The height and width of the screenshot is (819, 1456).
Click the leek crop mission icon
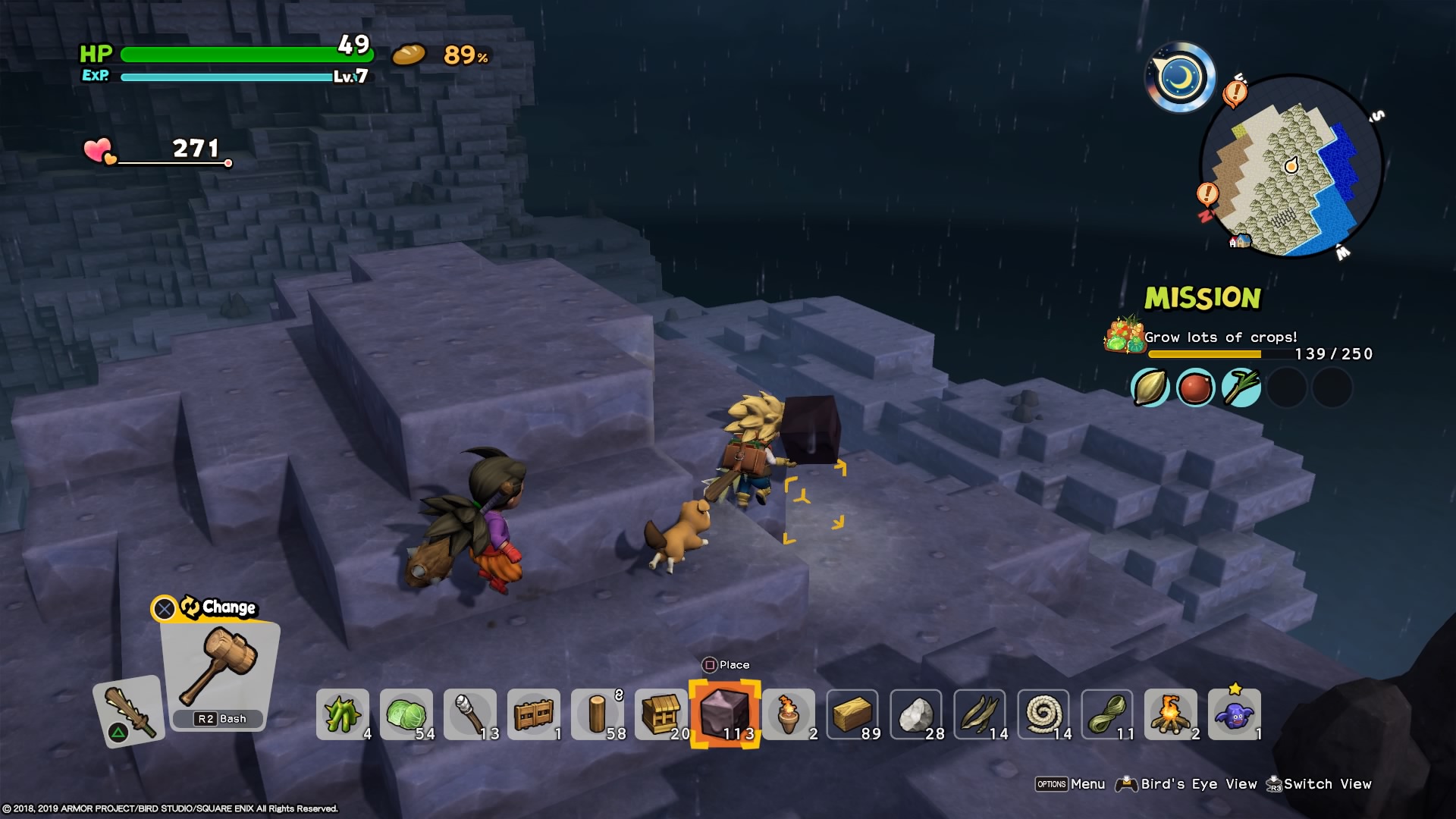(x=1241, y=388)
